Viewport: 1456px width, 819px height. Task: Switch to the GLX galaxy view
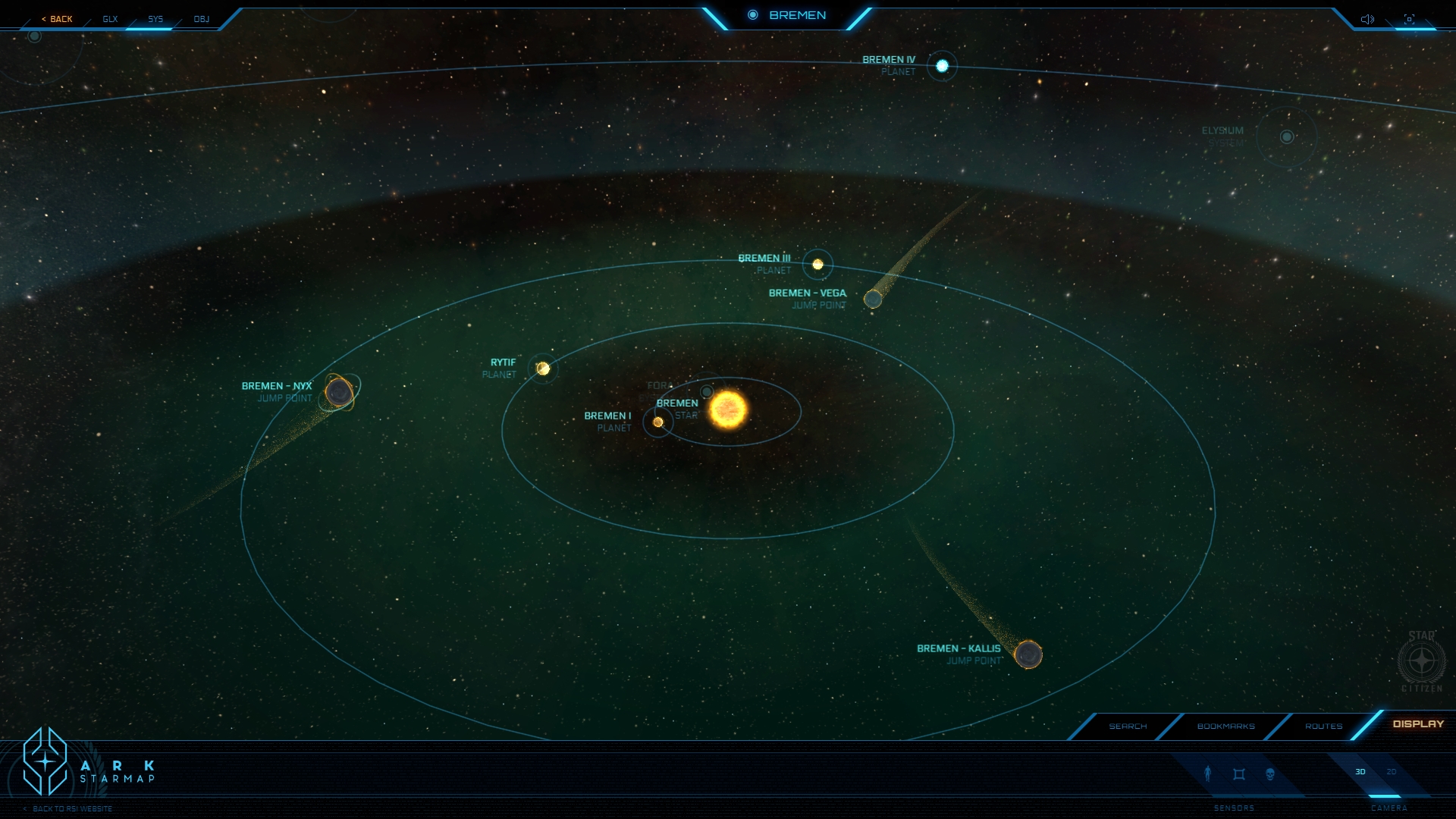coord(111,19)
